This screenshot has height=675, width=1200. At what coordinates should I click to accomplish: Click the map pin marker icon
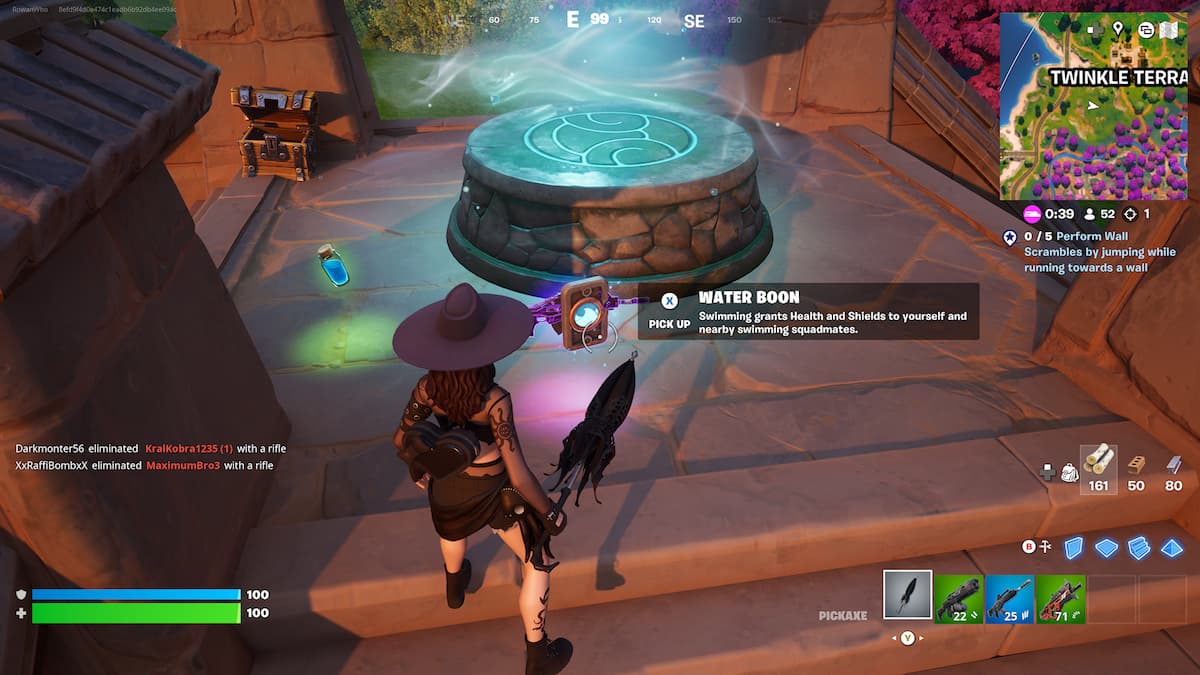point(1117,29)
